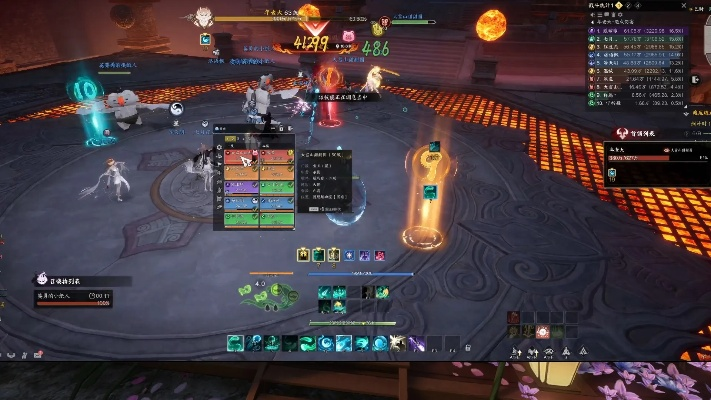Open the white ghost icon tracker panel
This screenshot has width=711, height=400.
click(x=43, y=281)
